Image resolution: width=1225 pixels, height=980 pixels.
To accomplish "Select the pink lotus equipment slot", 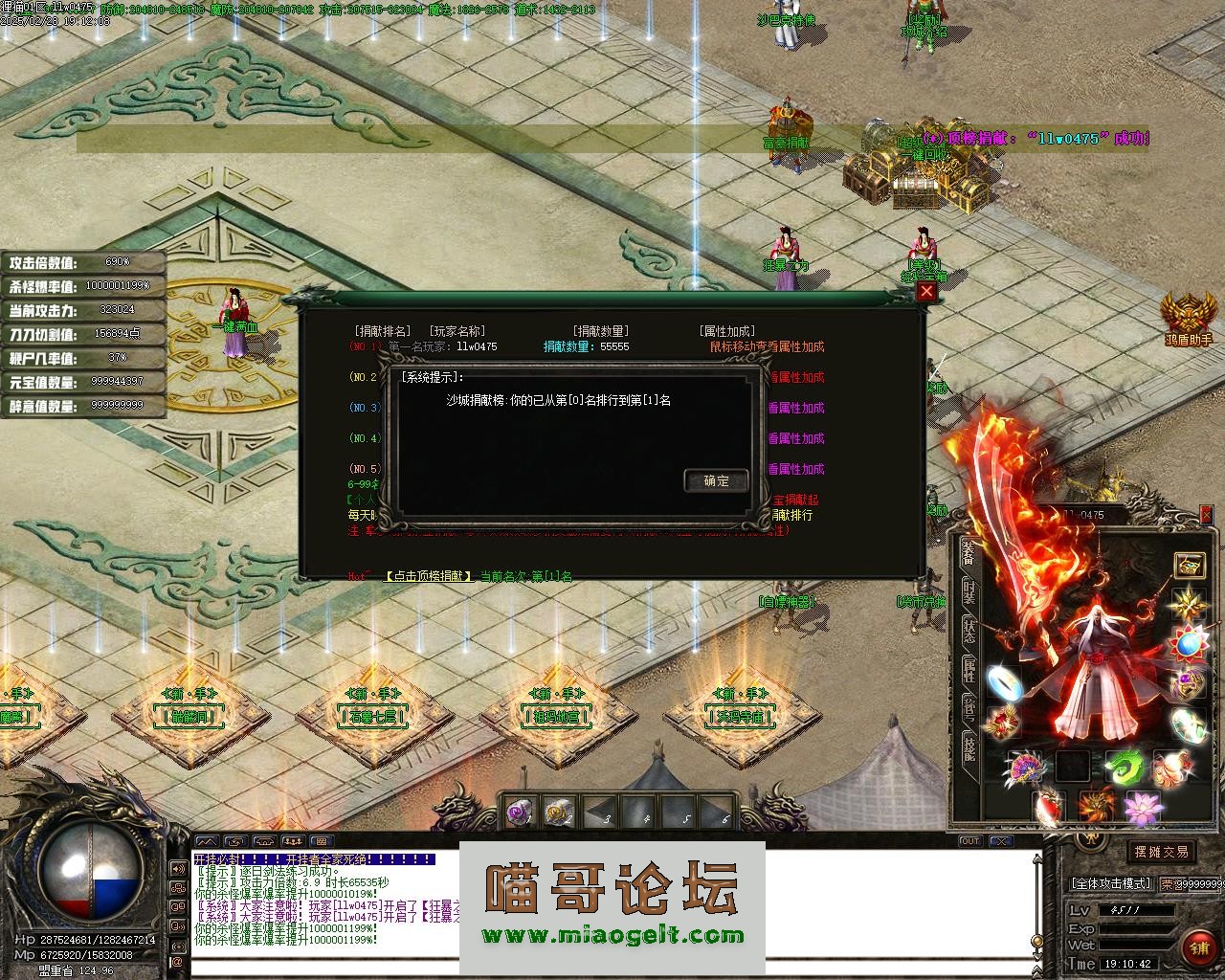I will tap(1143, 809).
